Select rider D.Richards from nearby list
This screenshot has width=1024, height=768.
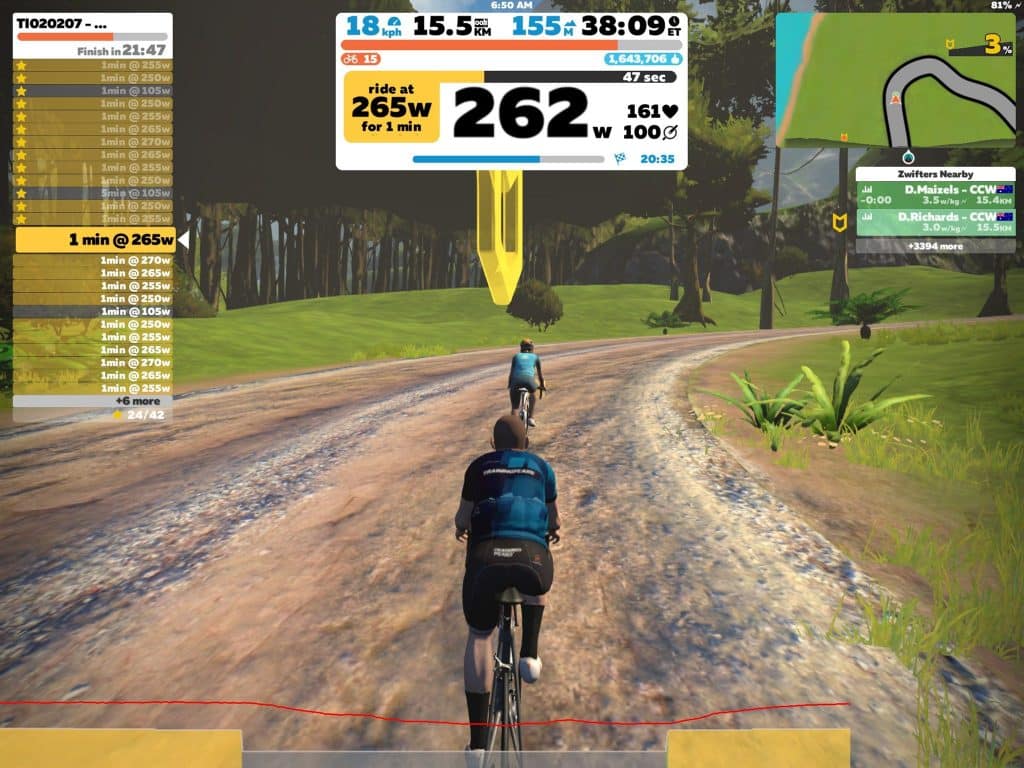tap(935, 222)
